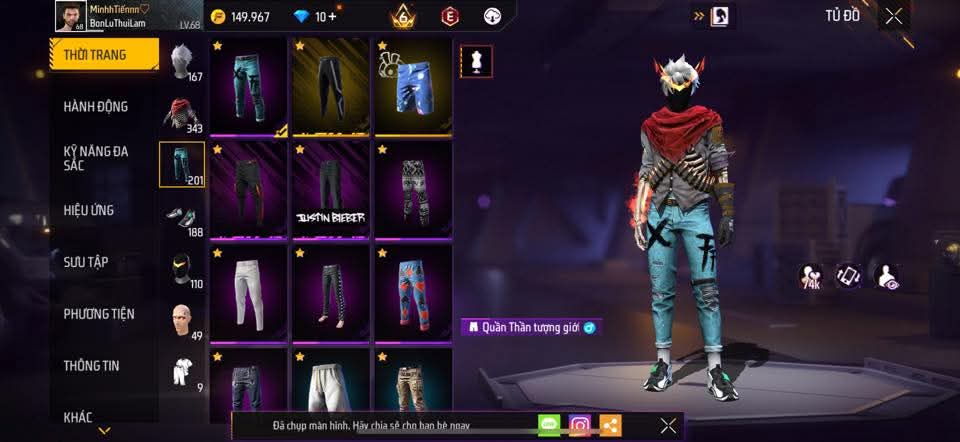The image size is (960, 442).
Task: Share the screenshot to Instagram
Action: tap(580, 425)
